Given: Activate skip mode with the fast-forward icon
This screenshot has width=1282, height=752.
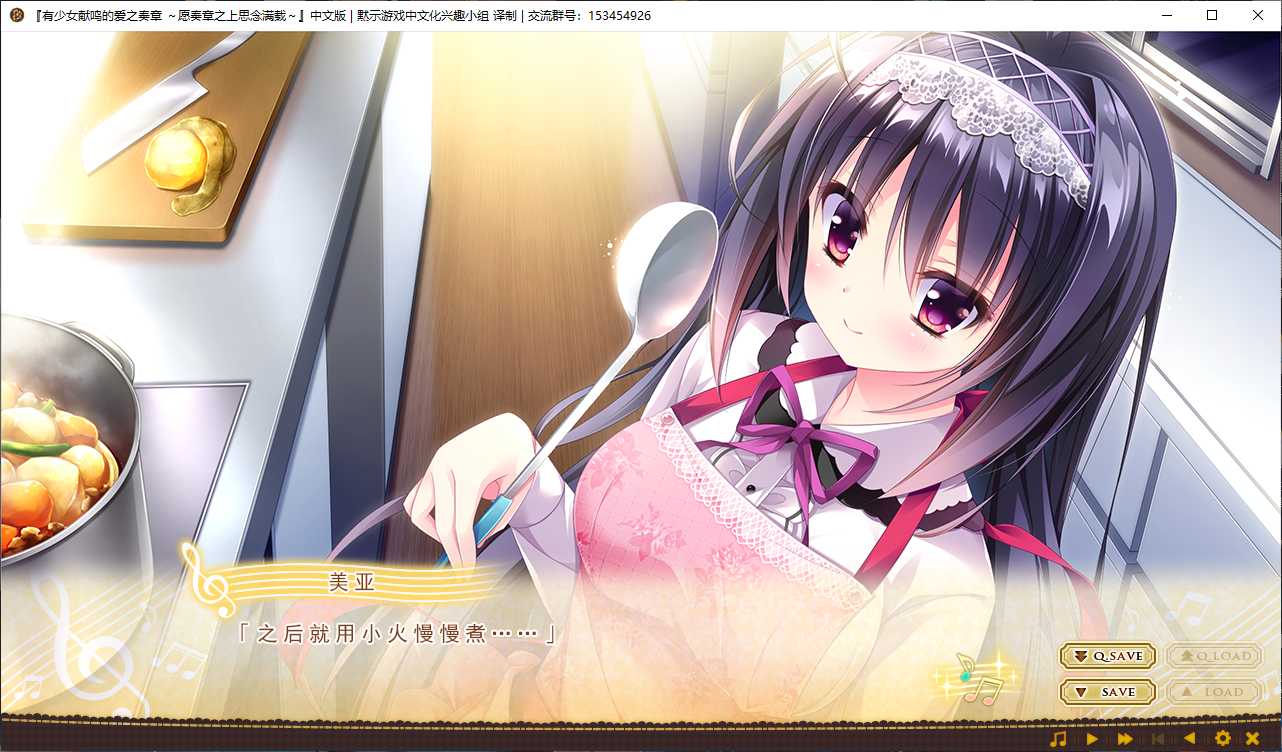Looking at the screenshot, I should click(x=1125, y=740).
